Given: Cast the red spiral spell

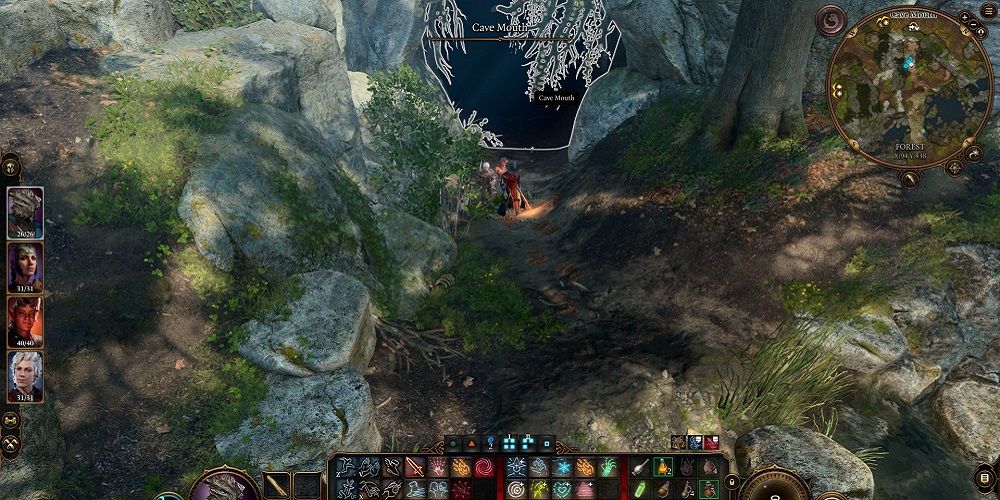Looking at the screenshot, I should (x=484, y=467).
